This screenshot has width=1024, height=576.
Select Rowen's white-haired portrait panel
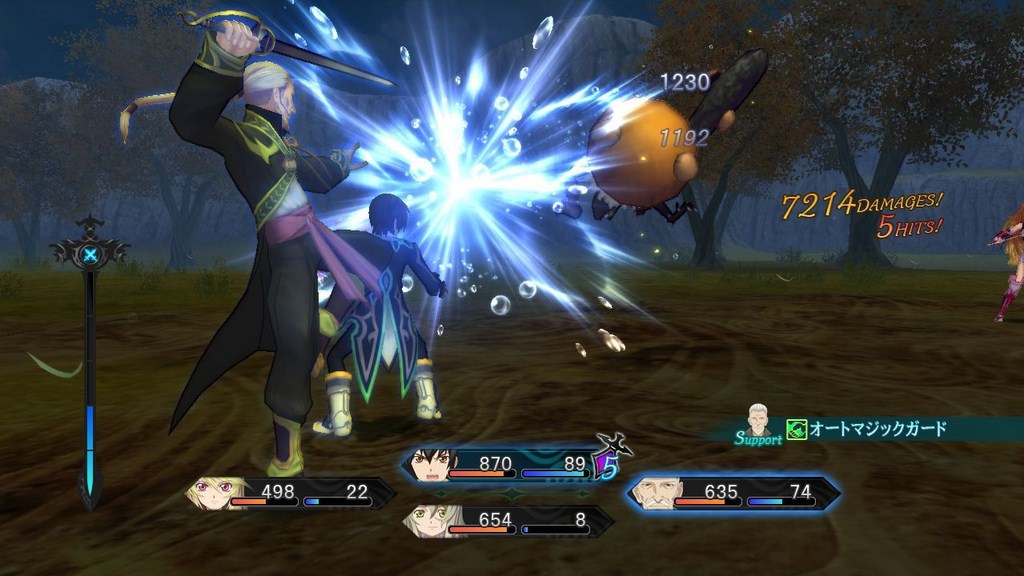tap(733, 493)
